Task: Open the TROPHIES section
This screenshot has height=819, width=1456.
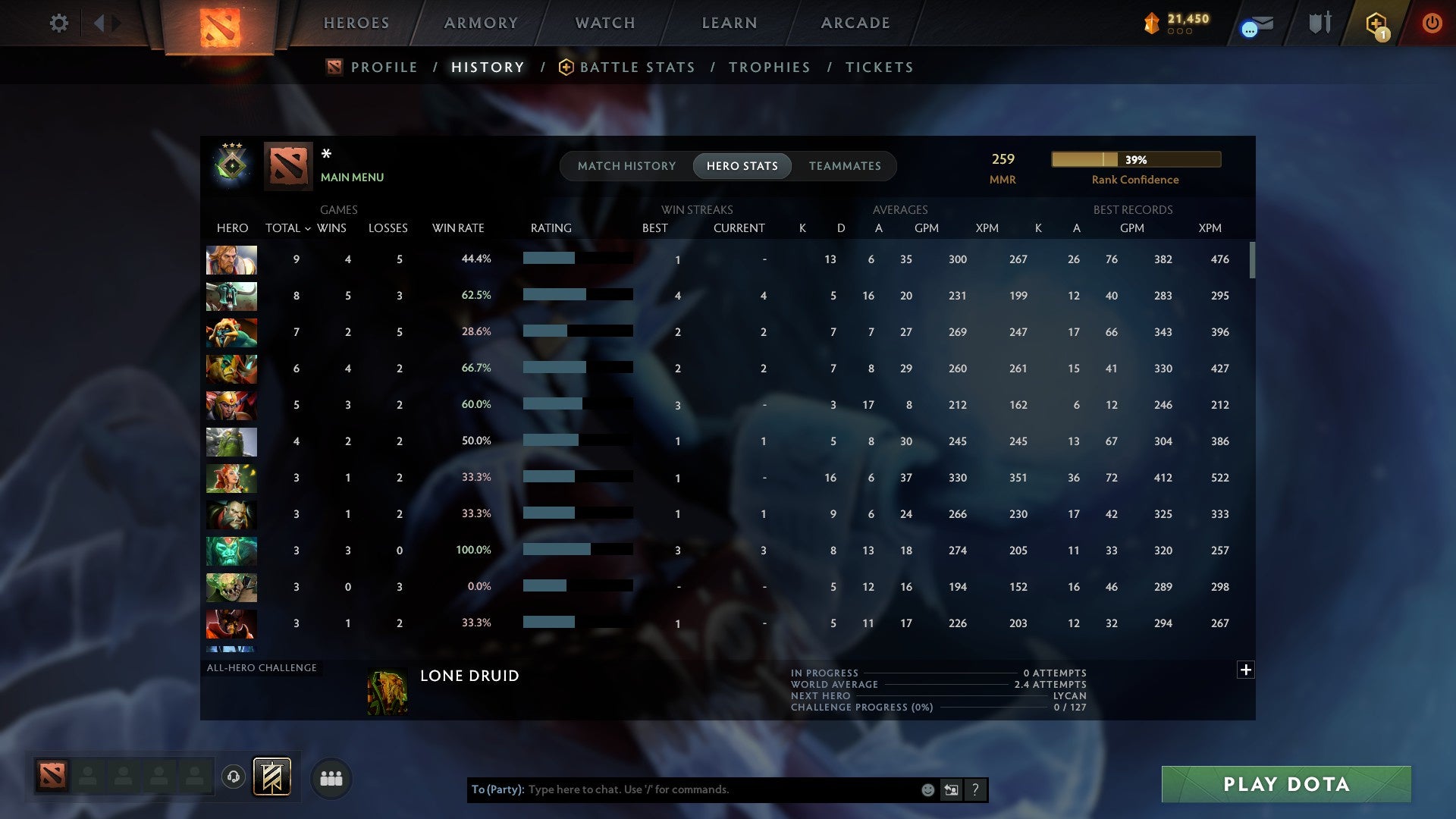Action: coord(769,67)
